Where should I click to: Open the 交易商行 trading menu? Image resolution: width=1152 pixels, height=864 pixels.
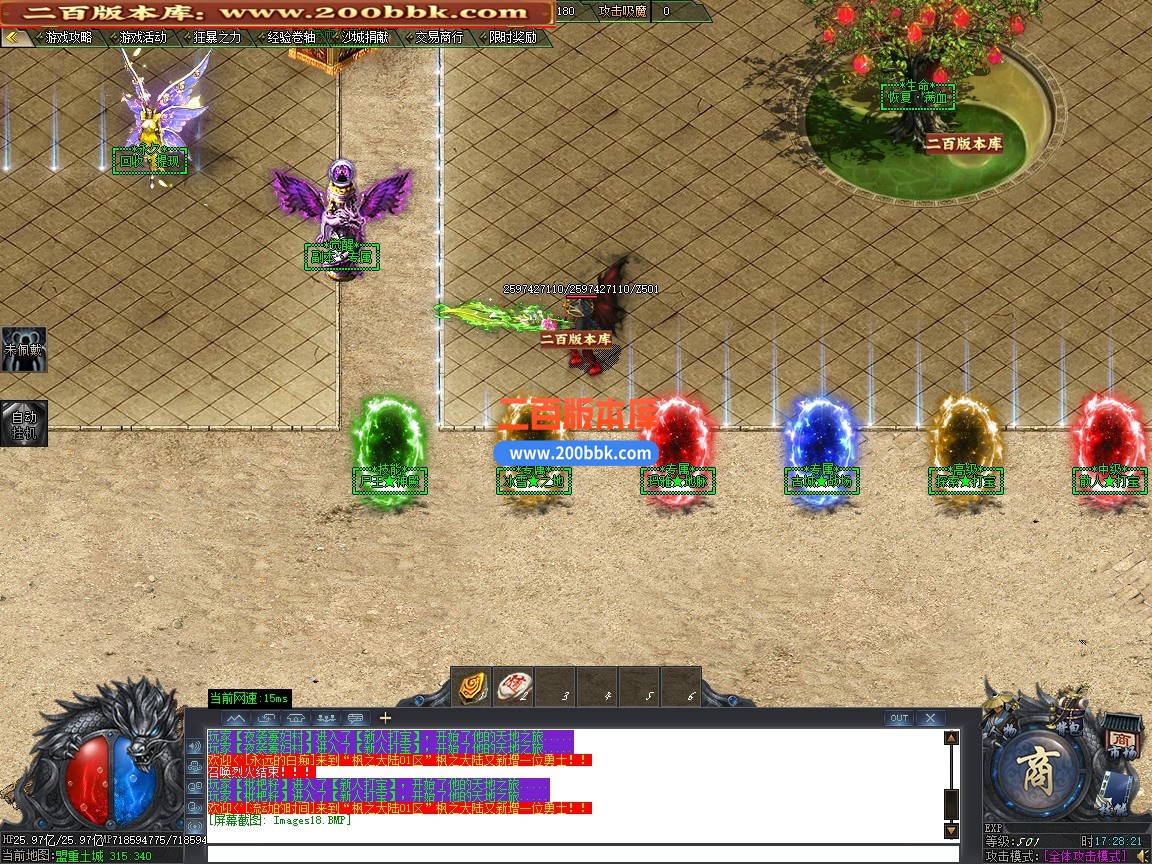point(439,37)
